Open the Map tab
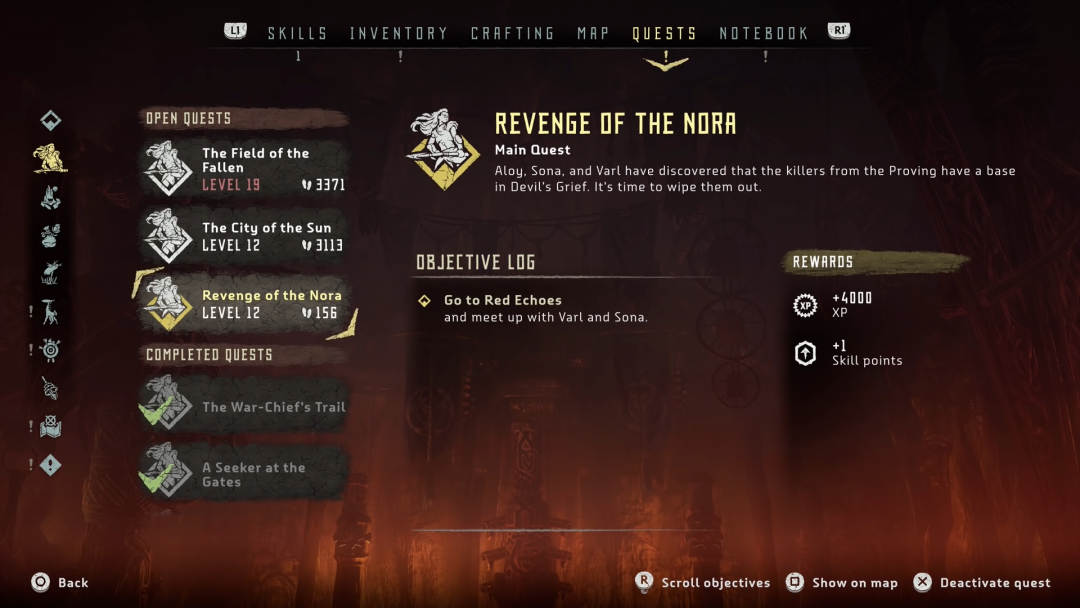Screen dimensions: 1080x608 tap(593, 34)
